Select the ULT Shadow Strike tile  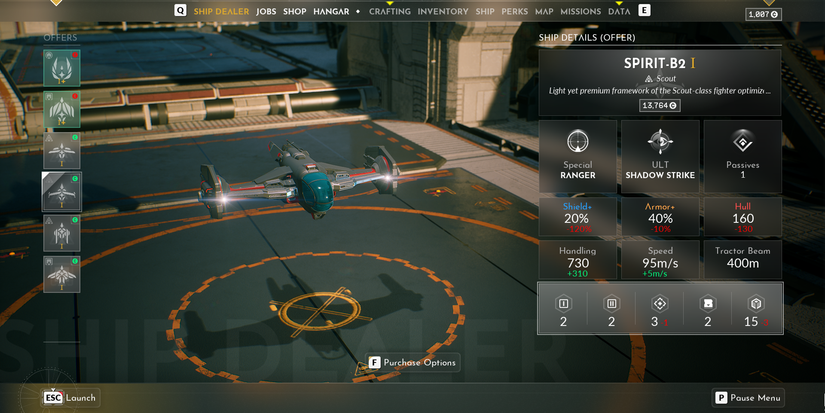pyautogui.click(x=660, y=155)
